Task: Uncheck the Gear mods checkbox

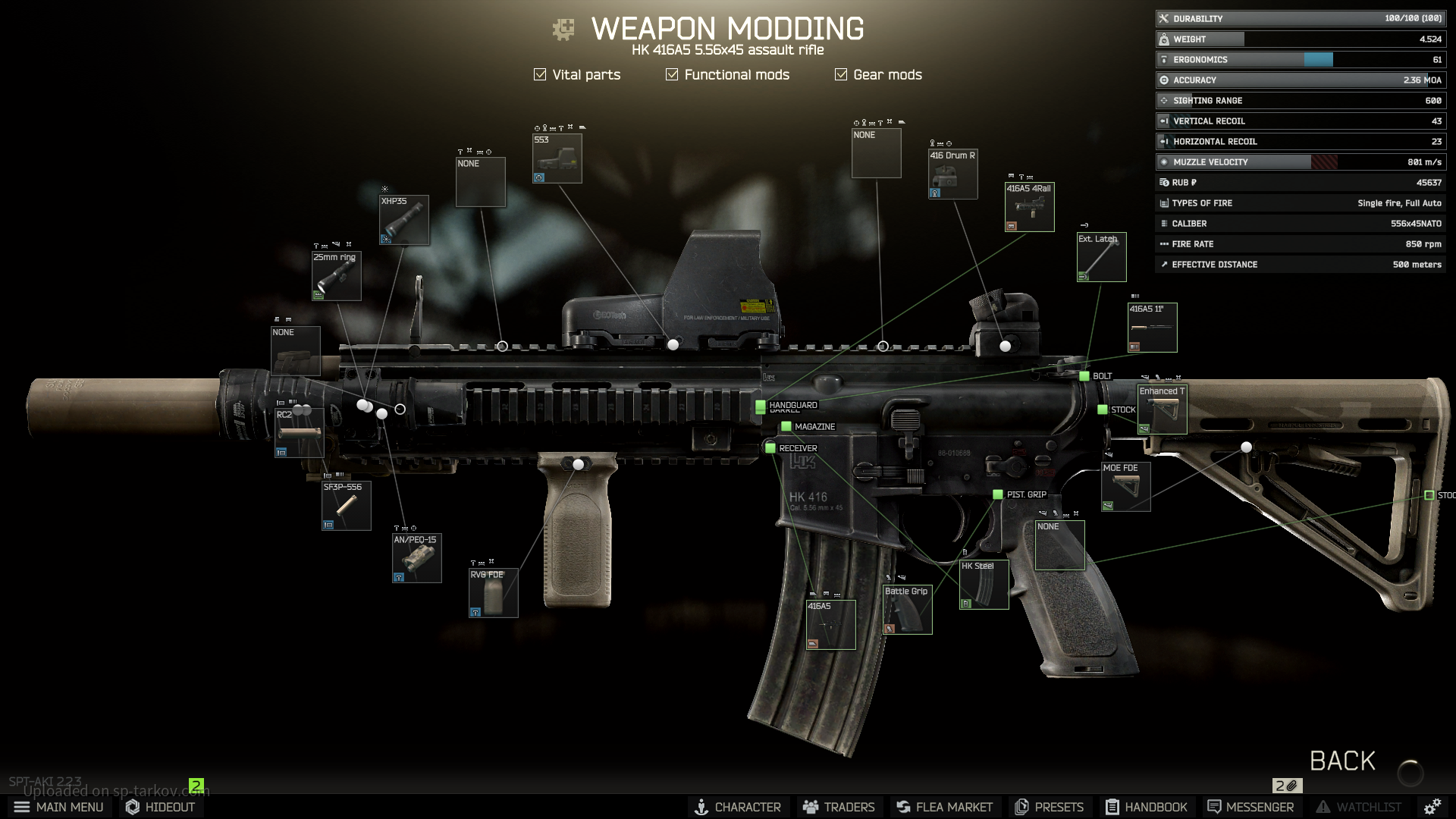Action: (841, 74)
